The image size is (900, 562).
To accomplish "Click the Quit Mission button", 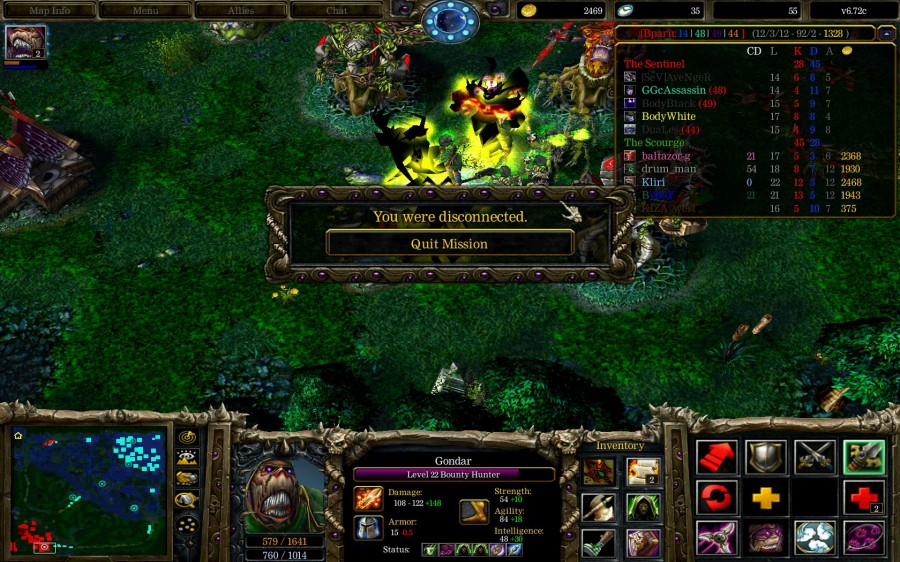I will 450,243.
